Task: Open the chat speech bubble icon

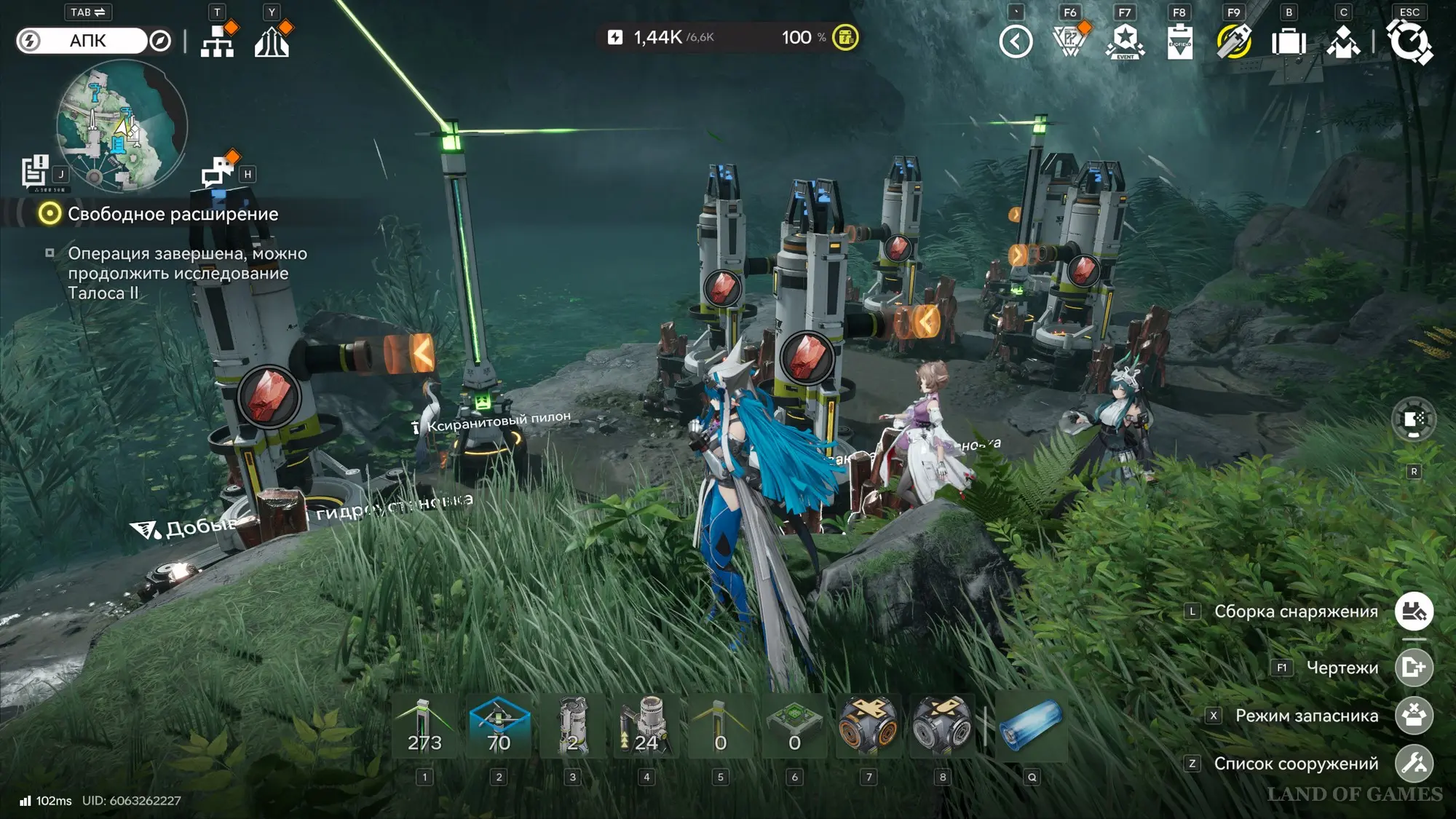Action: 218,172
